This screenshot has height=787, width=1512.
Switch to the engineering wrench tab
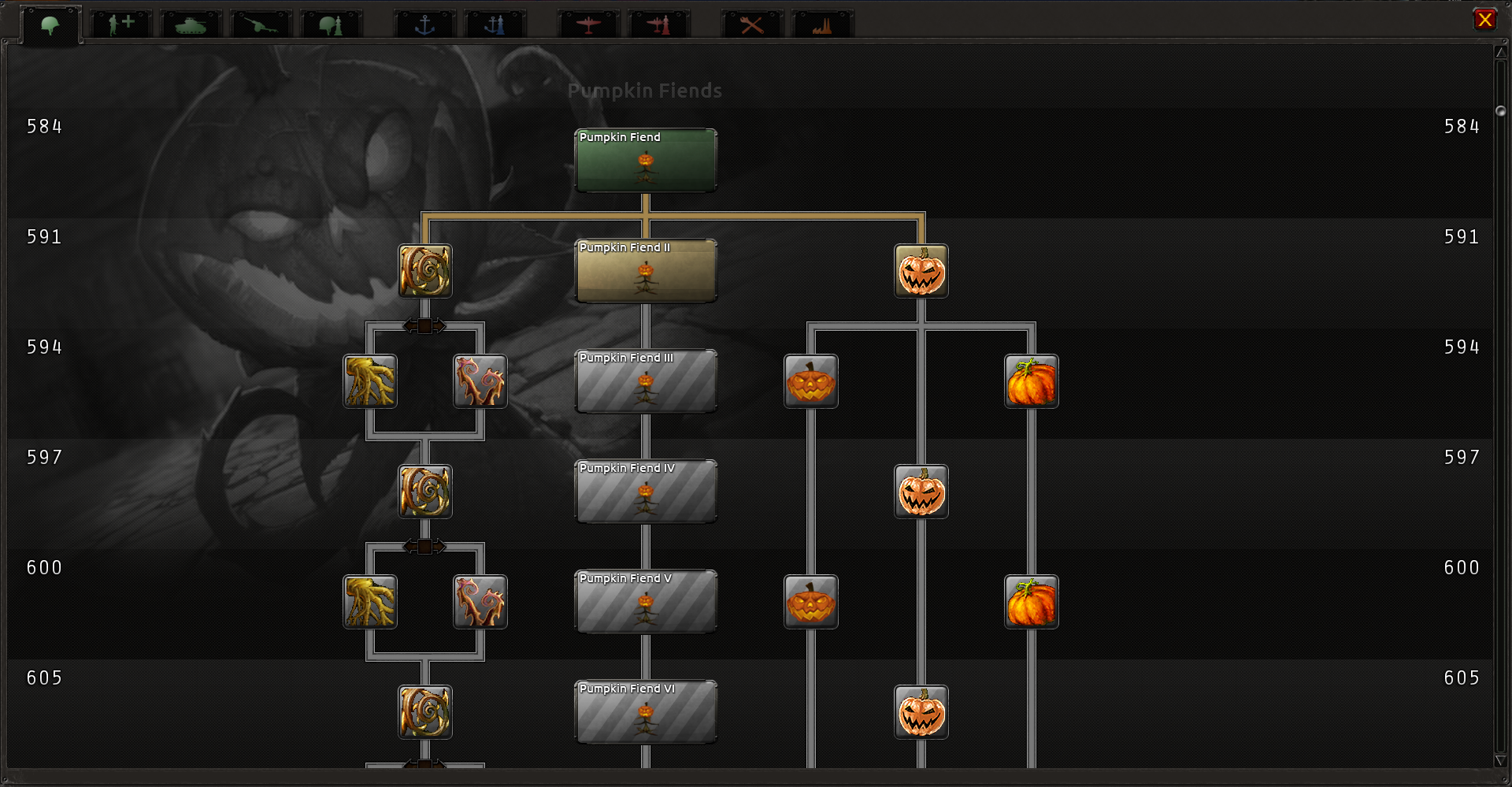click(x=752, y=24)
